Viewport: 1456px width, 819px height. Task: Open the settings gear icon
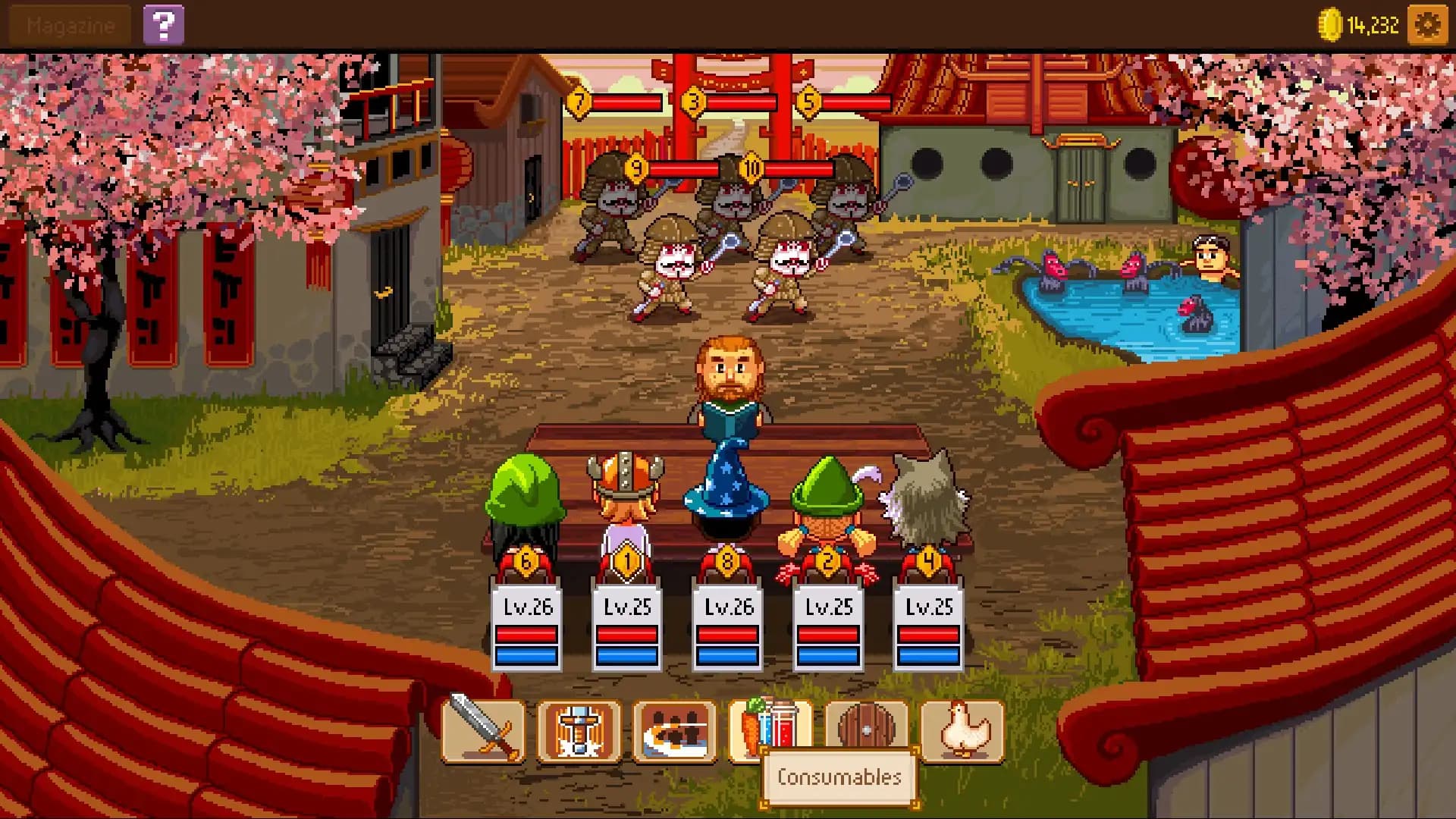[x=1426, y=24]
